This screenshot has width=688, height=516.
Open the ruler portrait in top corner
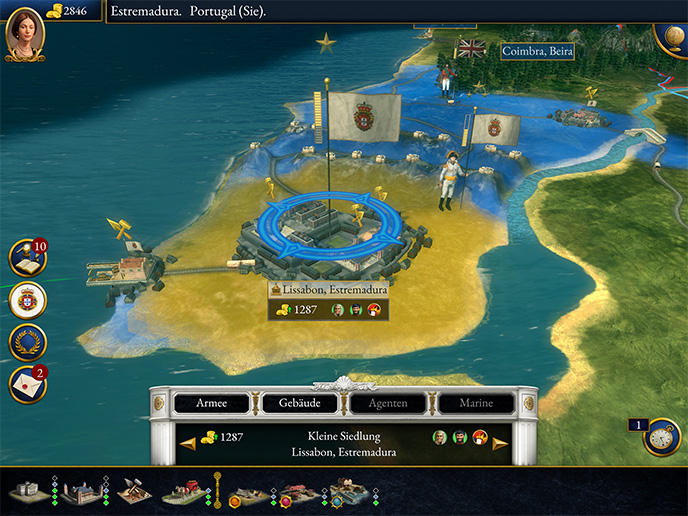24,32
